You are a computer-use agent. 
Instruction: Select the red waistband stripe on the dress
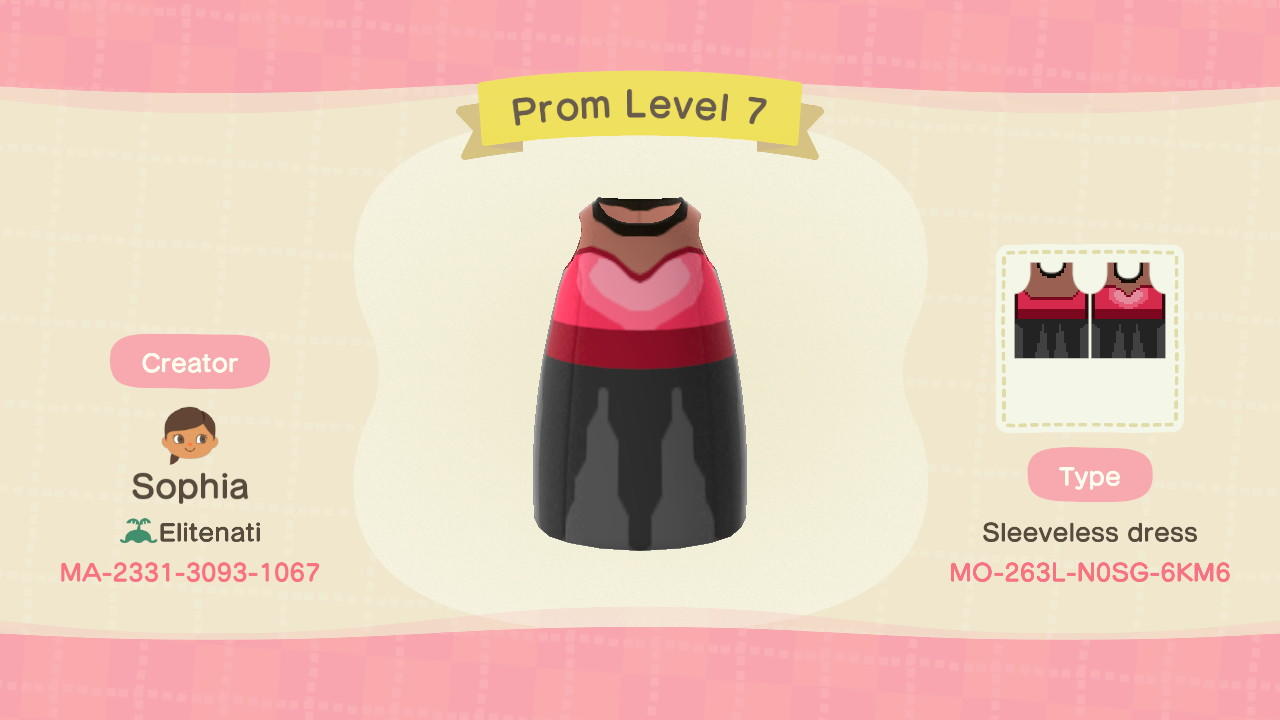(640, 340)
